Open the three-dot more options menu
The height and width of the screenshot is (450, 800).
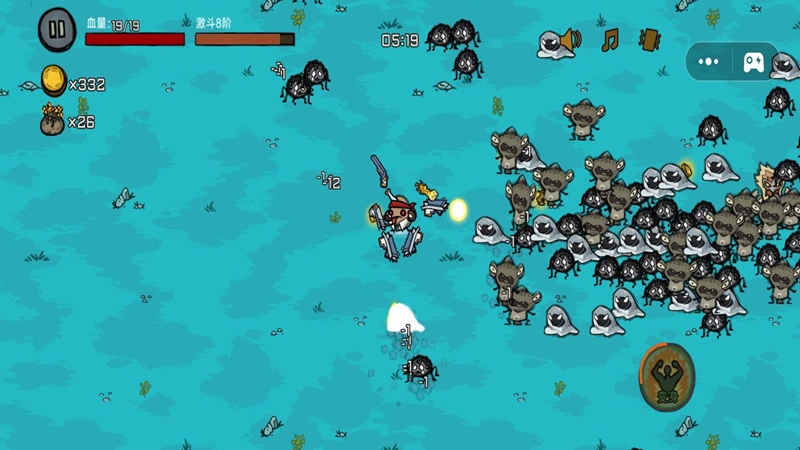[x=709, y=61]
